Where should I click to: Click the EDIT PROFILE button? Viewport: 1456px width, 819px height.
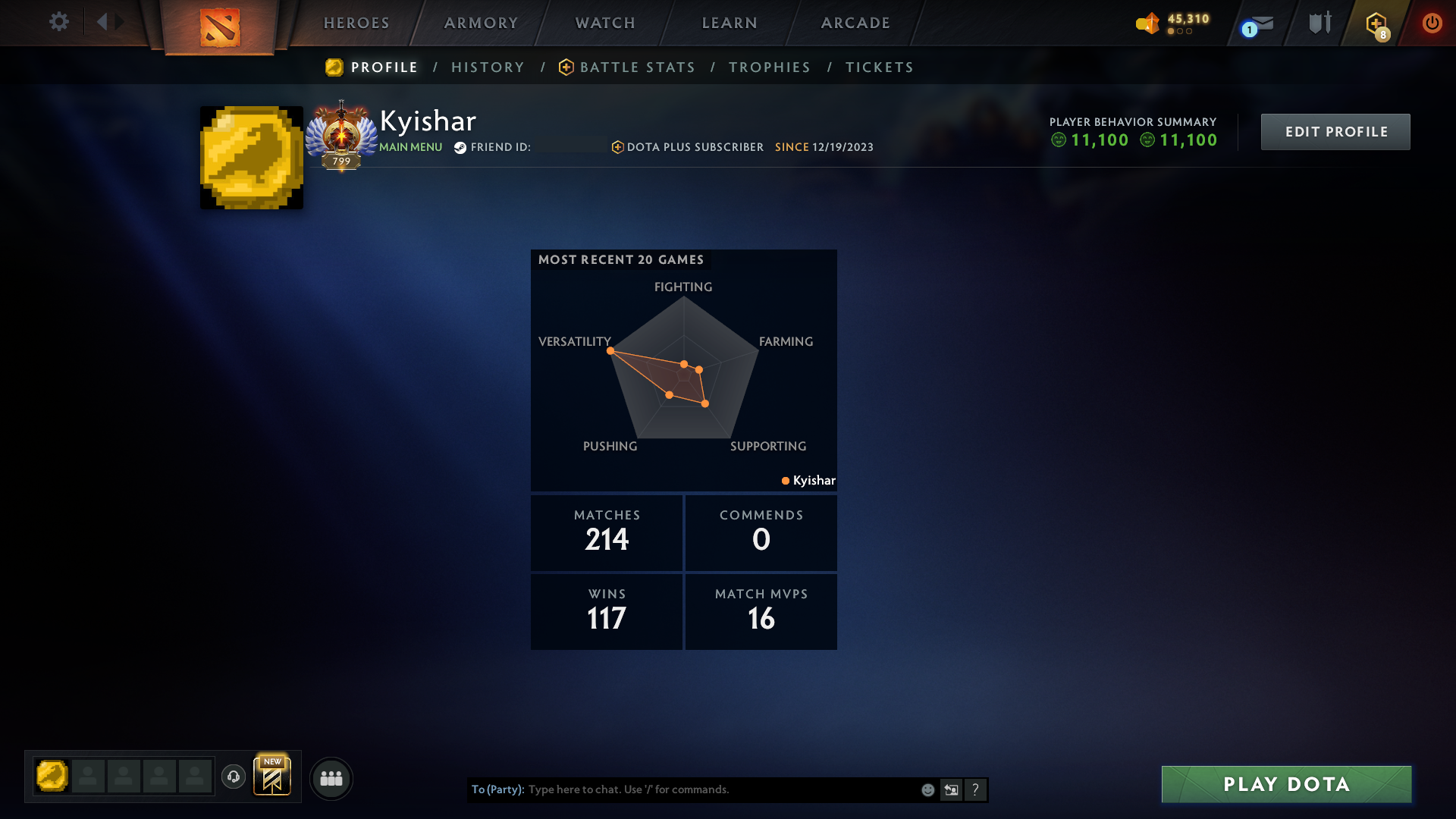(x=1335, y=131)
